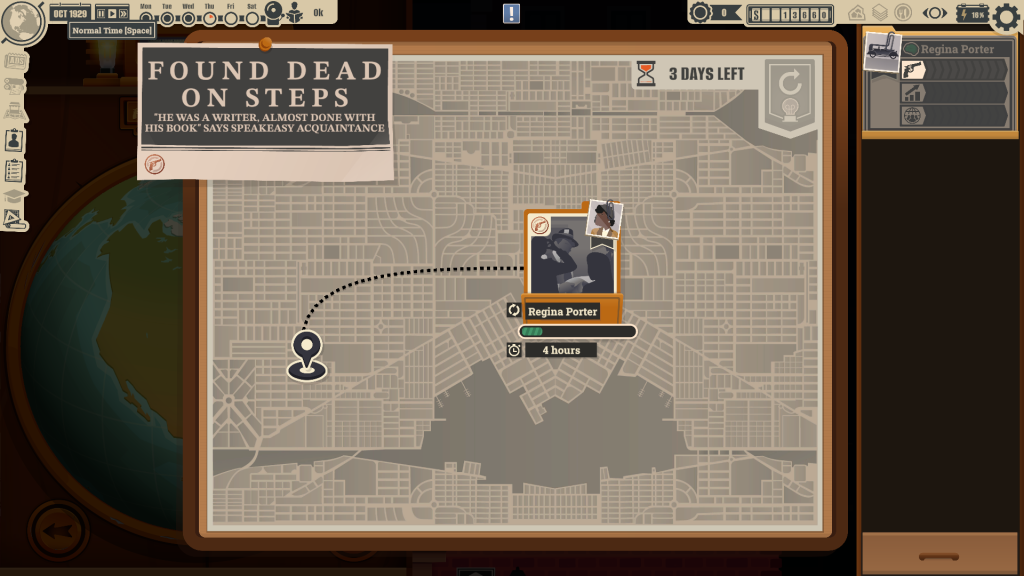Viewport: 1024px width, 576px height.
Task: Open the reader figure icon
Action: coord(296,13)
